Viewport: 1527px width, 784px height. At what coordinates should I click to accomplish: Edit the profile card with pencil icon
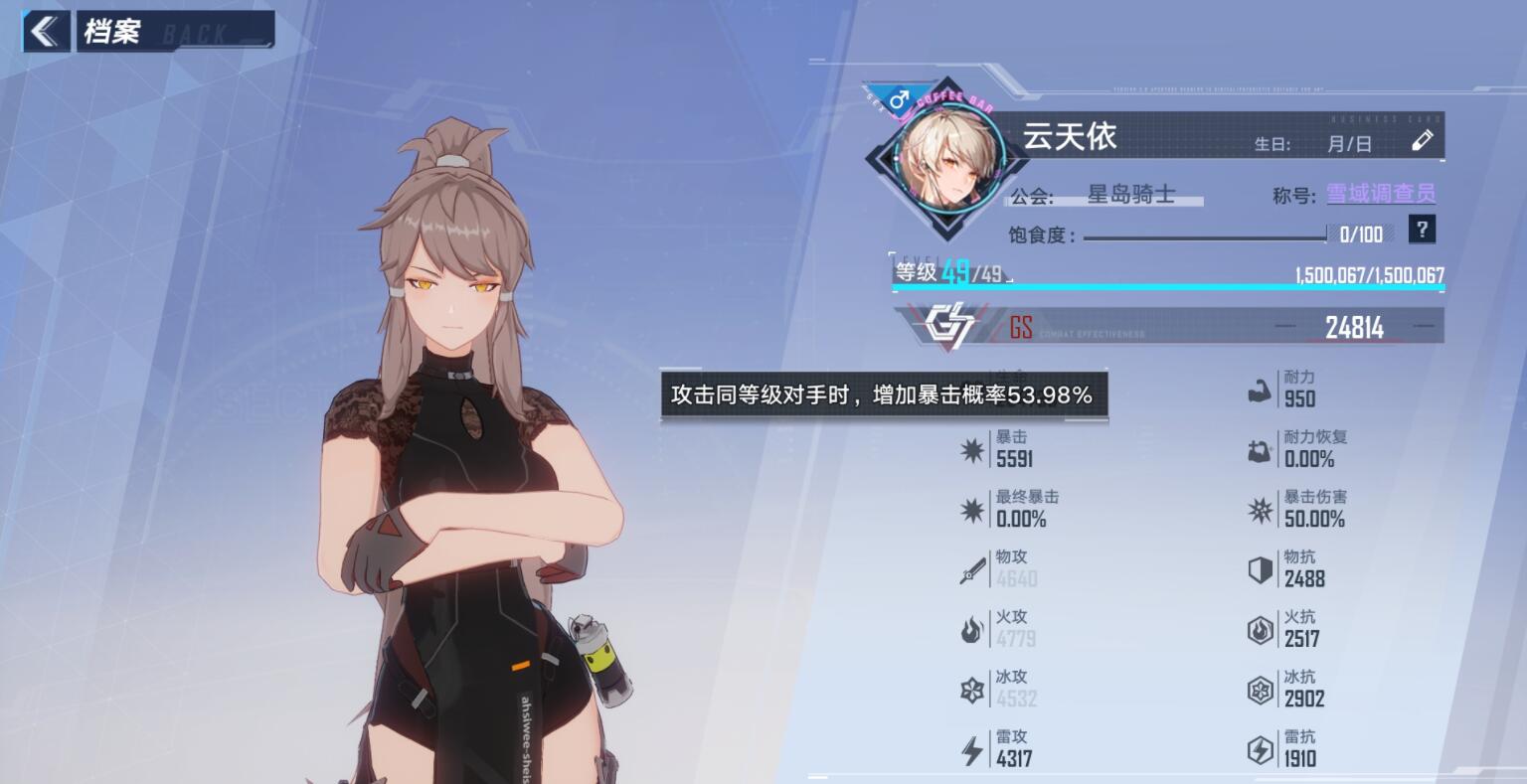point(1423,141)
